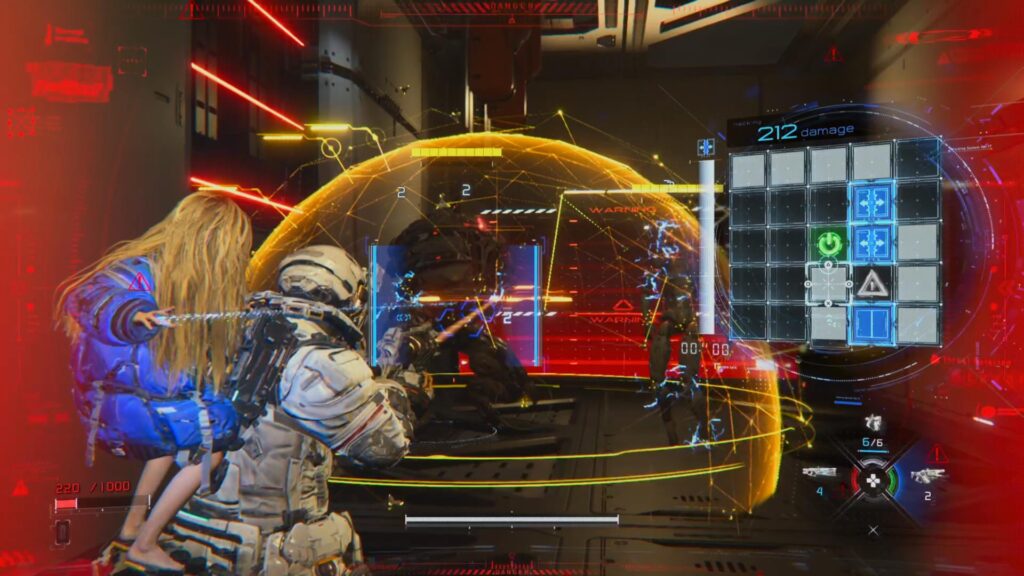Viewport: 1024px width, 576px height.
Task: Select the green power node on hacking grid
Action: click(x=828, y=243)
